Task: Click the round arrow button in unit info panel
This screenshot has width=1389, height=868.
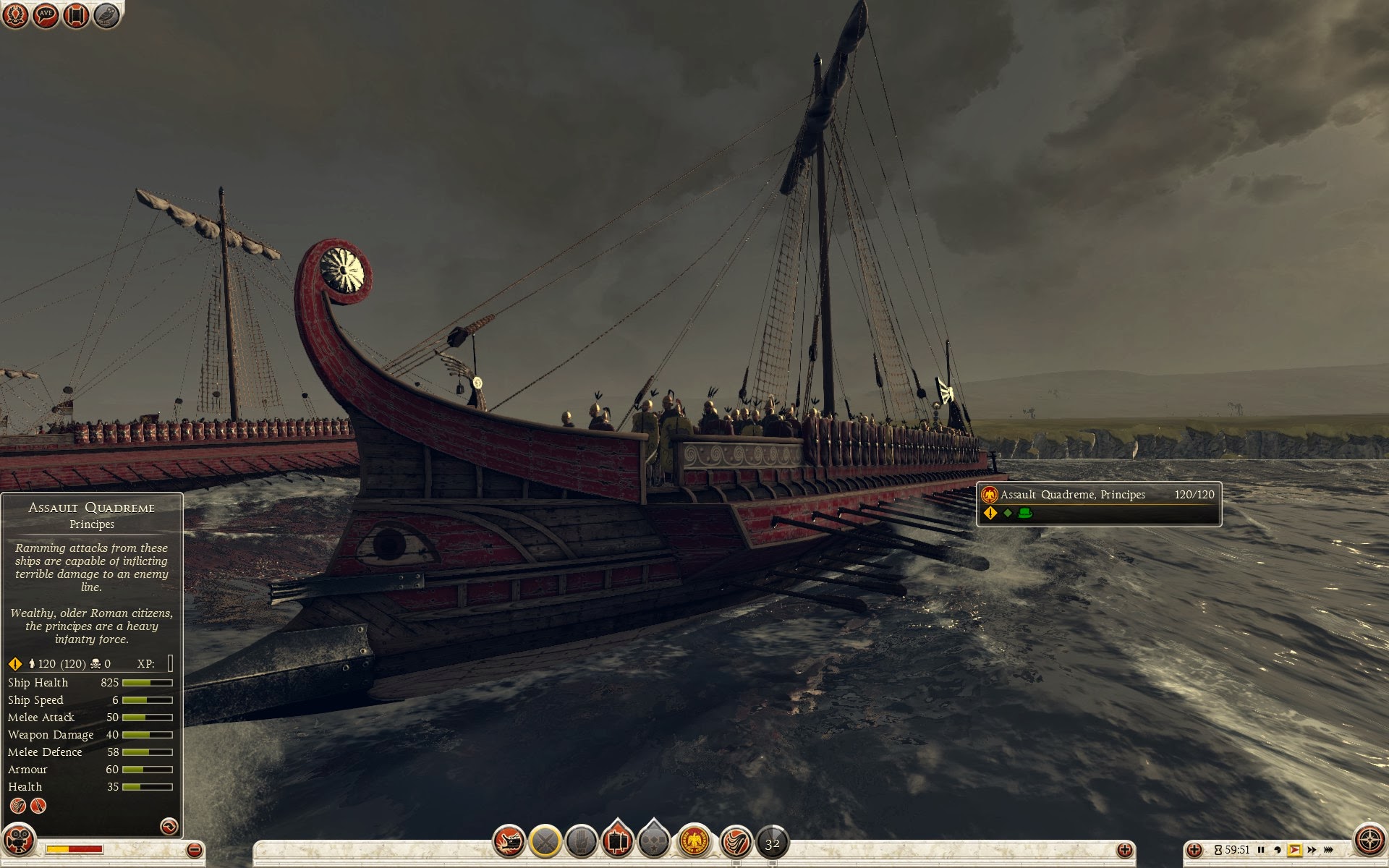Action: click(x=169, y=826)
